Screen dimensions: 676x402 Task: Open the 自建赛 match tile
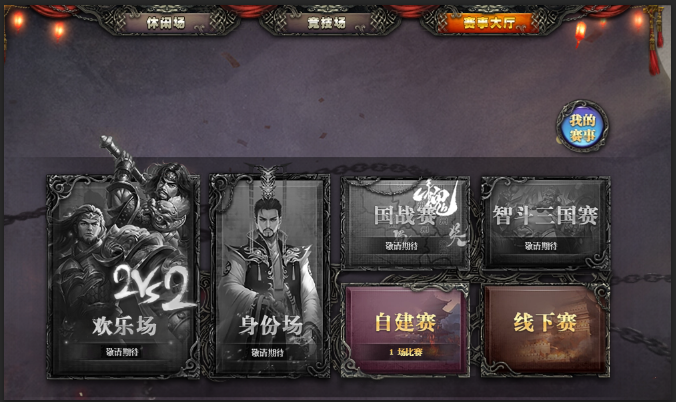[405, 329]
